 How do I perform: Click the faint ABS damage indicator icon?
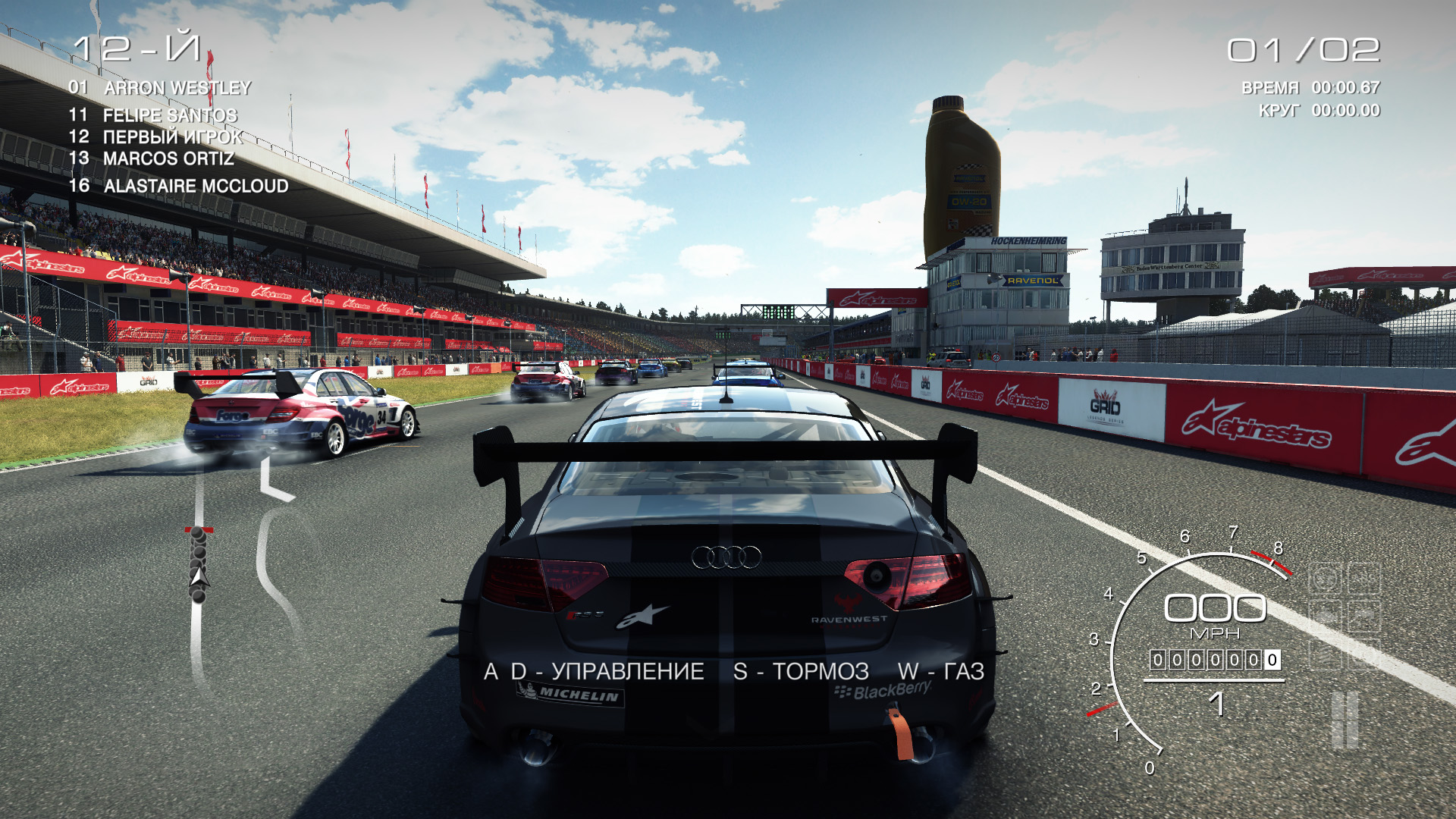[x=1363, y=579]
